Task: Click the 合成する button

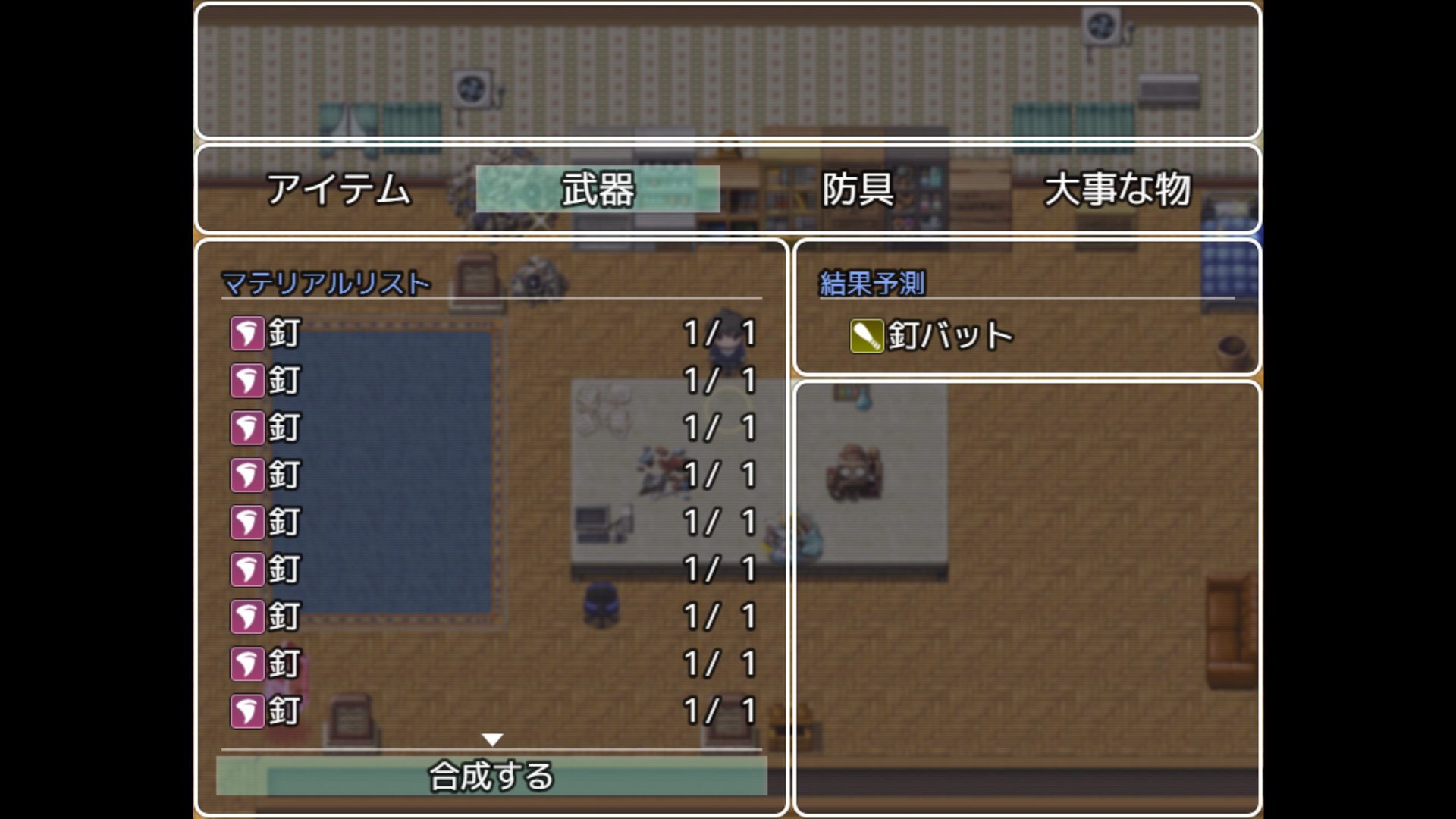Action: click(491, 776)
